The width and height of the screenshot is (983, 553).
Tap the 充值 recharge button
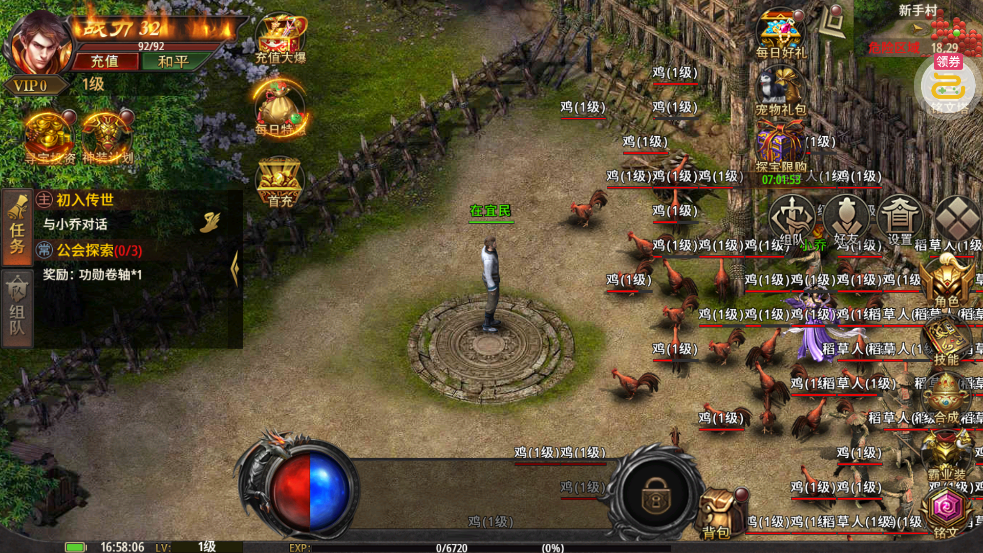(104, 61)
